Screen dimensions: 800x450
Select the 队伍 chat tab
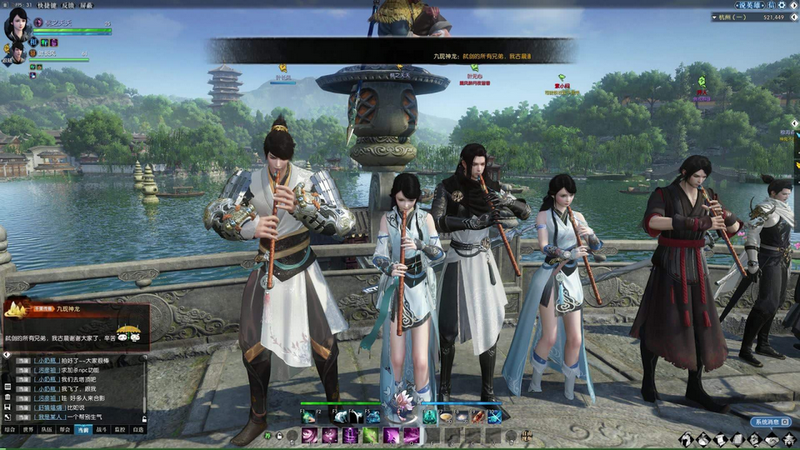[46, 429]
